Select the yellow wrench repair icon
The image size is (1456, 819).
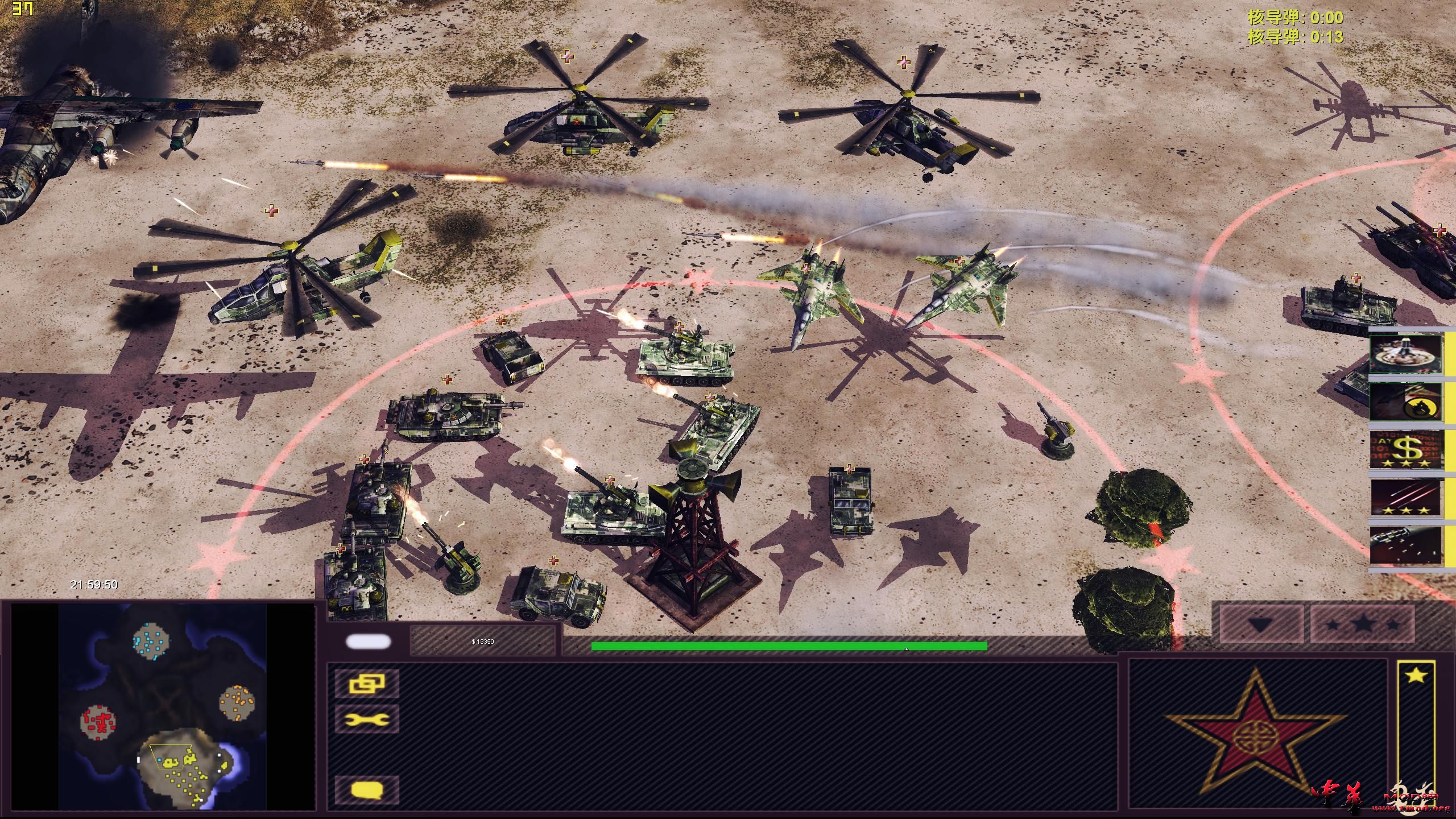click(367, 719)
